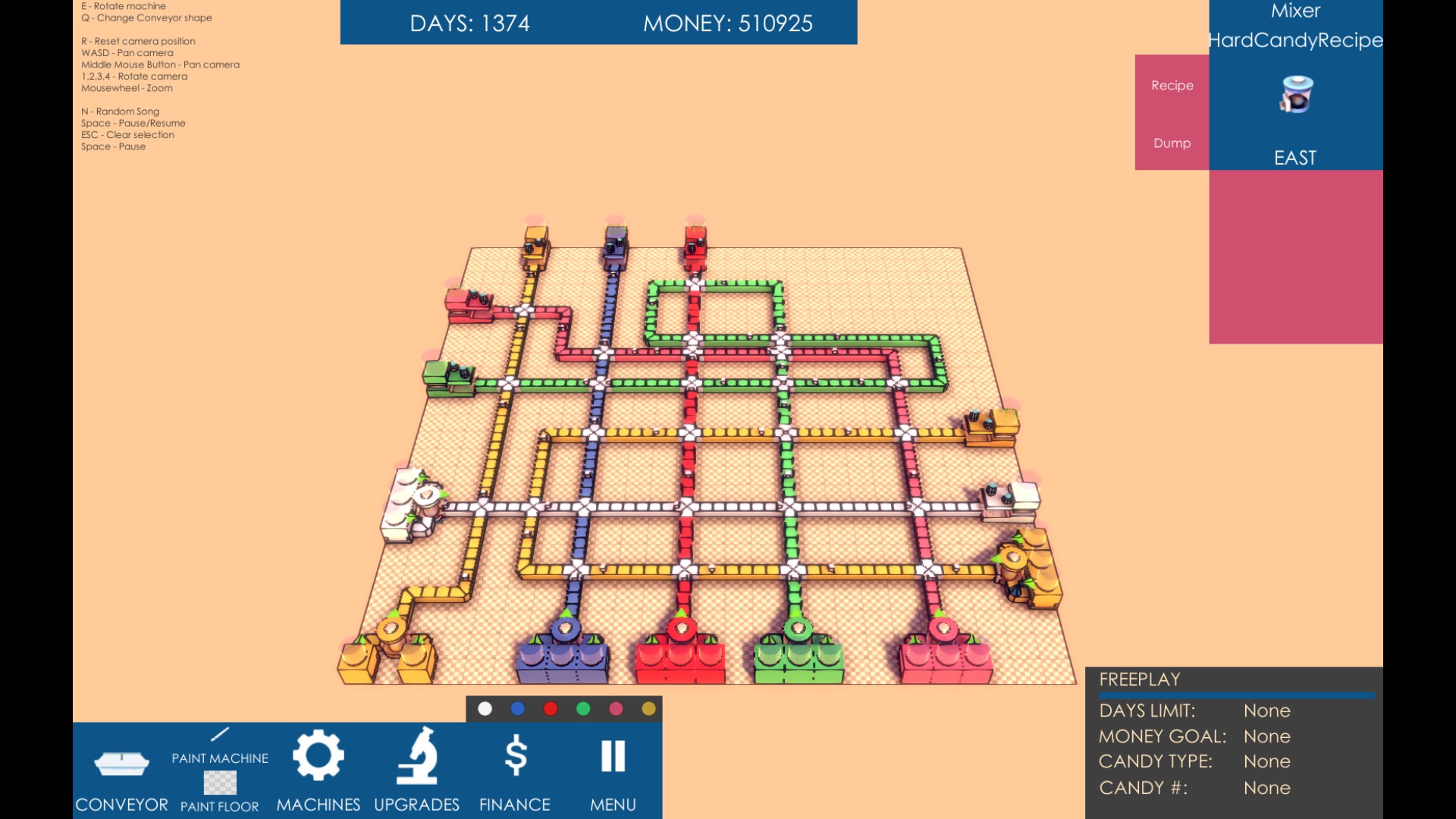Click the MONEY GOAL value labeled None
This screenshot has height=819, width=1456.
coord(1266,736)
